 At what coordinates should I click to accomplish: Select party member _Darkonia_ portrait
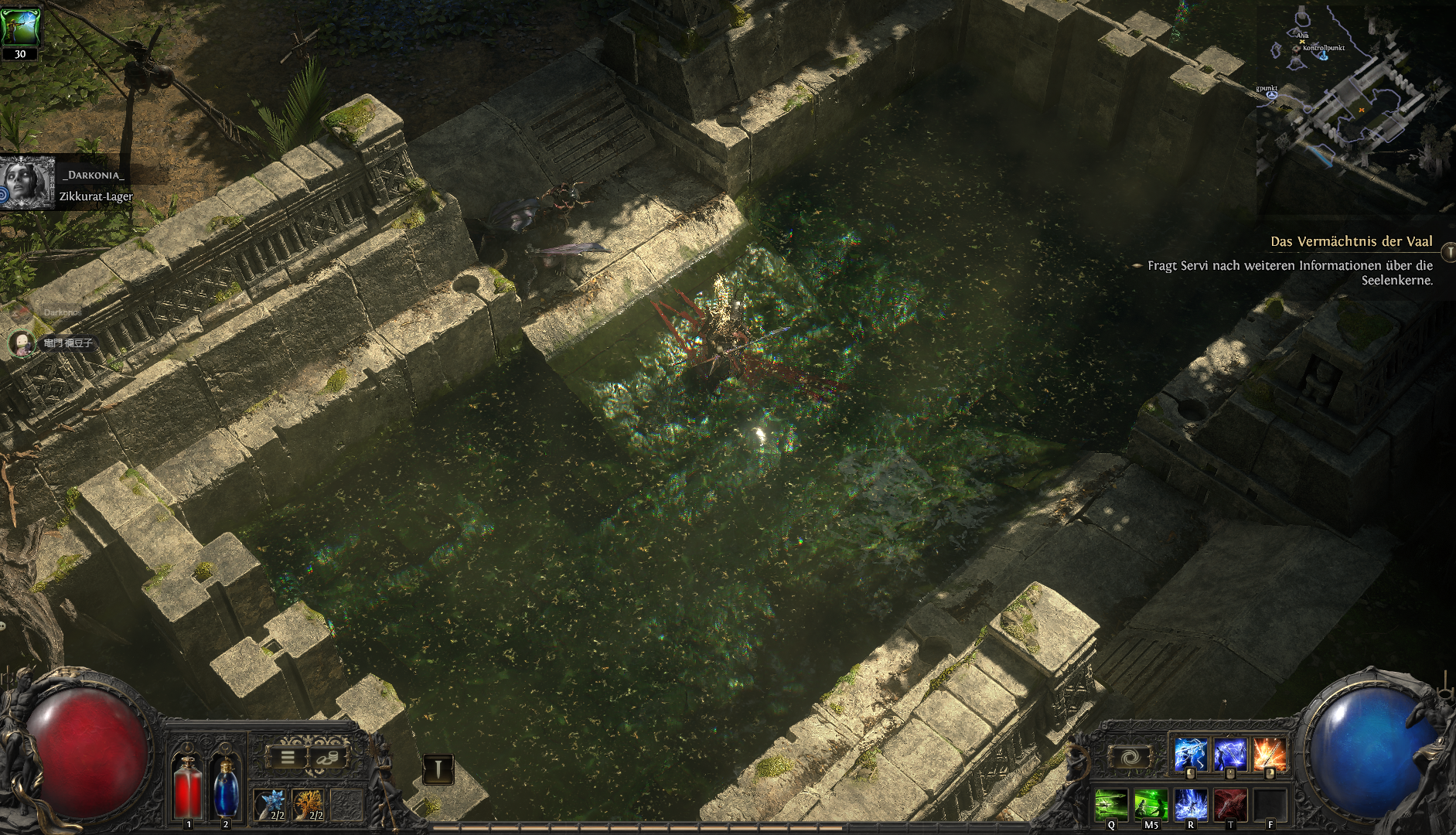(x=29, y=182)
